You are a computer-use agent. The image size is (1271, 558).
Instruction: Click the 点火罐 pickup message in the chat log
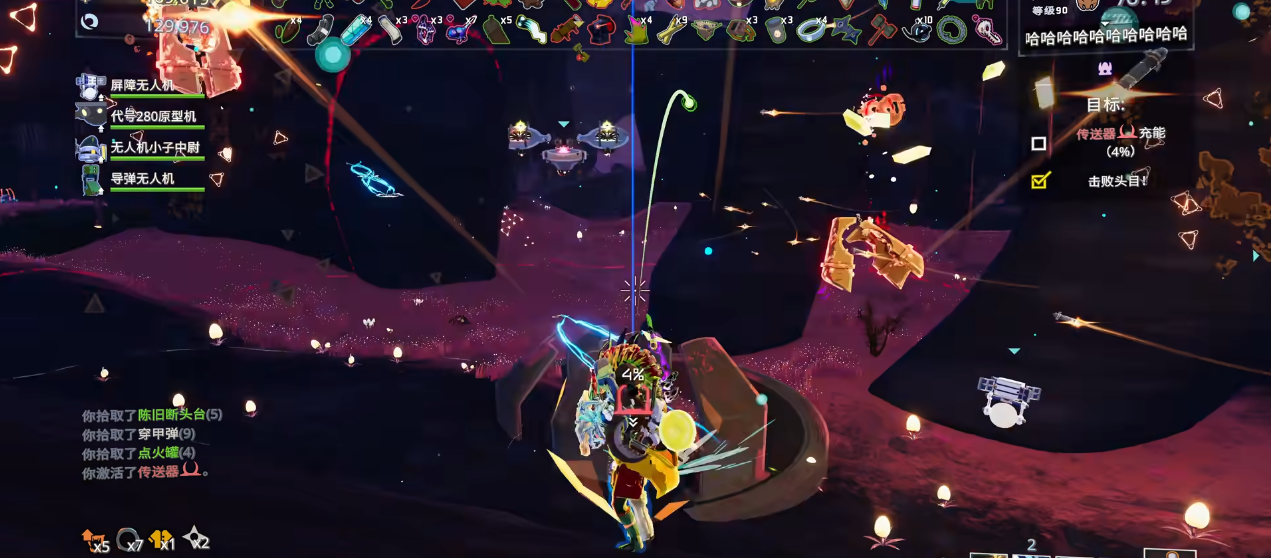pos(138,452)
